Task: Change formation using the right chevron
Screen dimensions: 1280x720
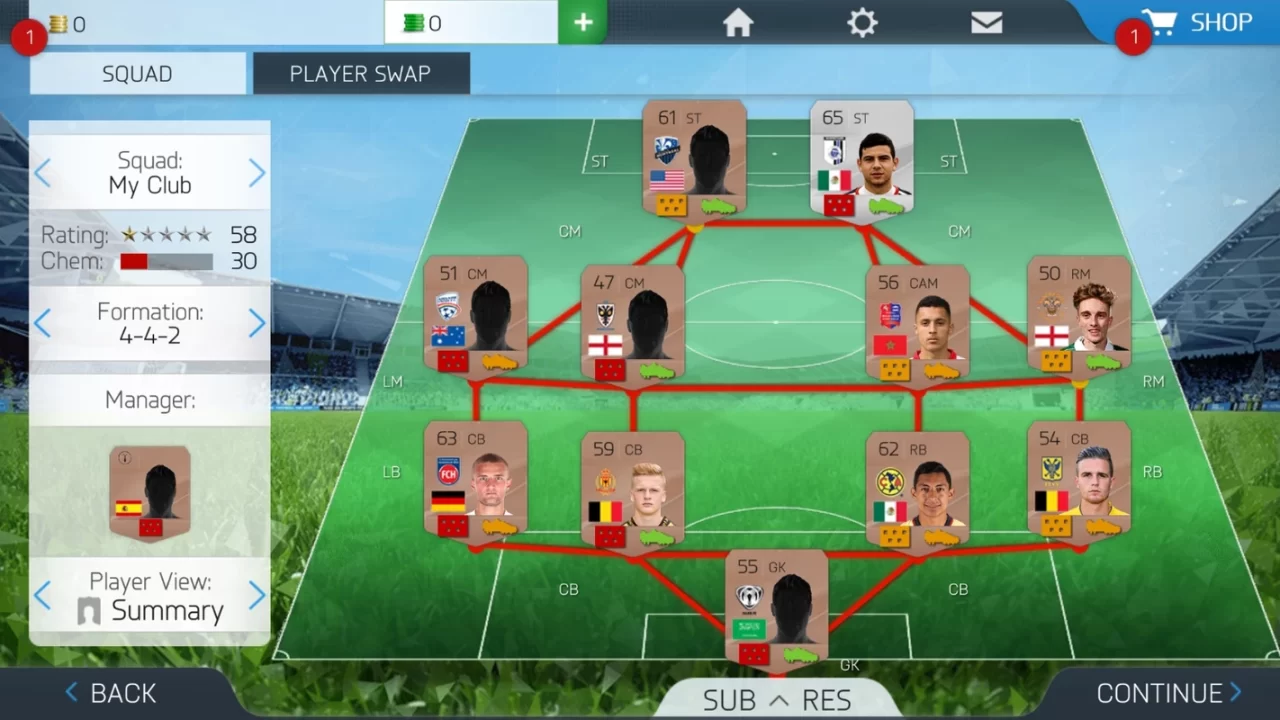Action: (x=258, y=323)
